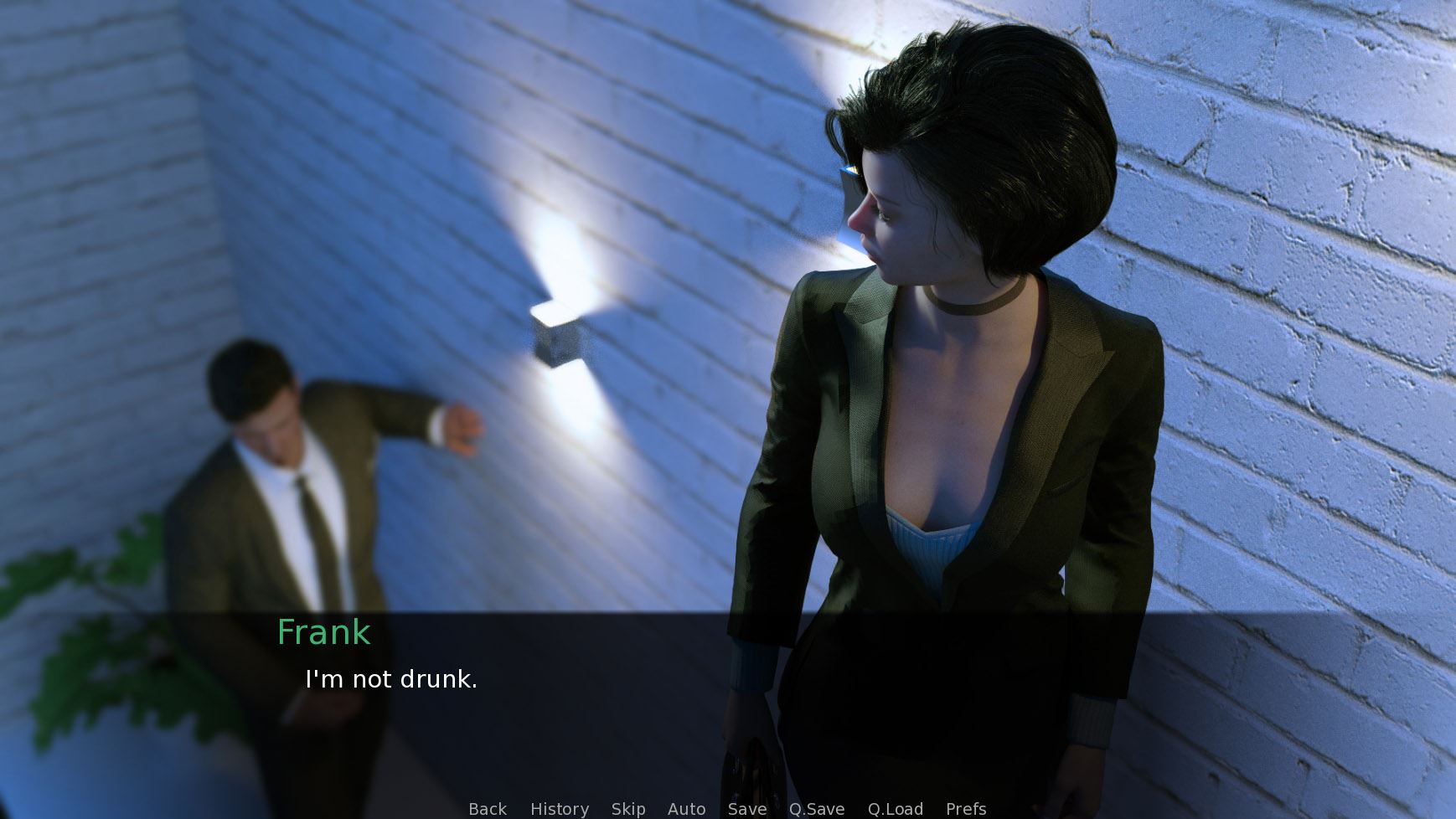Quick load with Q.Load
The width and height of the screenshot is (1456, 819).
point(895,809)
